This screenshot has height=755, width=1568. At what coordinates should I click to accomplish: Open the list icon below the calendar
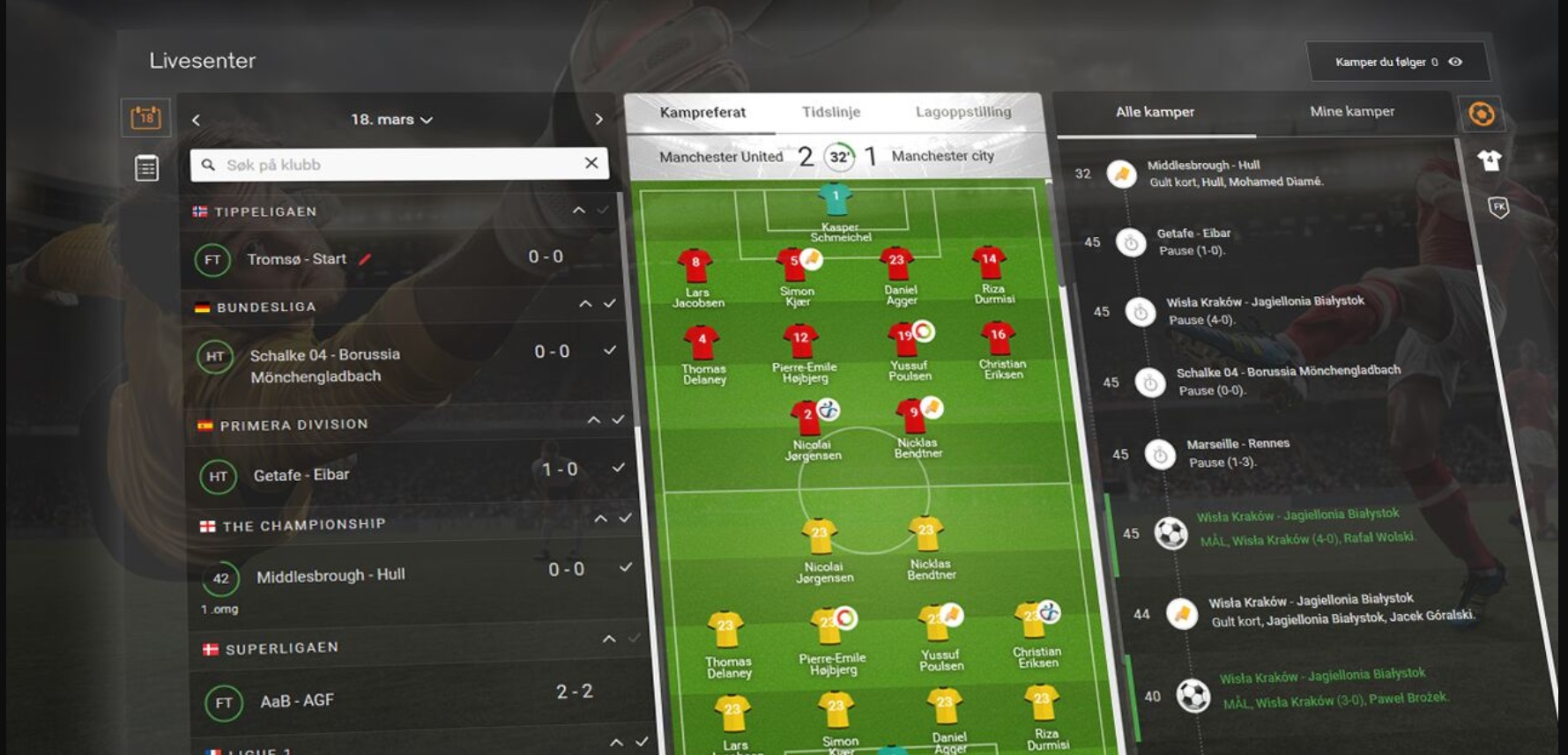(146, 167)
